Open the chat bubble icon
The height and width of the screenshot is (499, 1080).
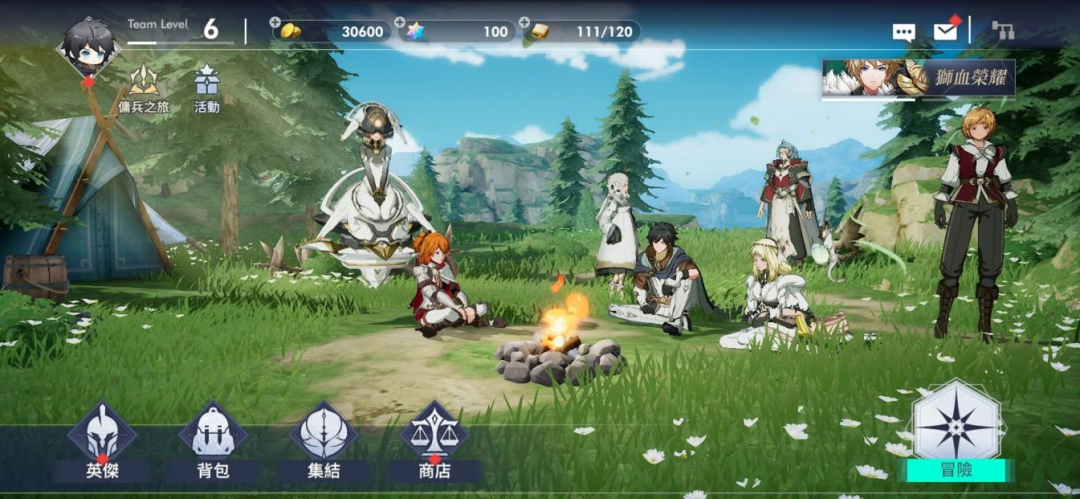[904, 32]
